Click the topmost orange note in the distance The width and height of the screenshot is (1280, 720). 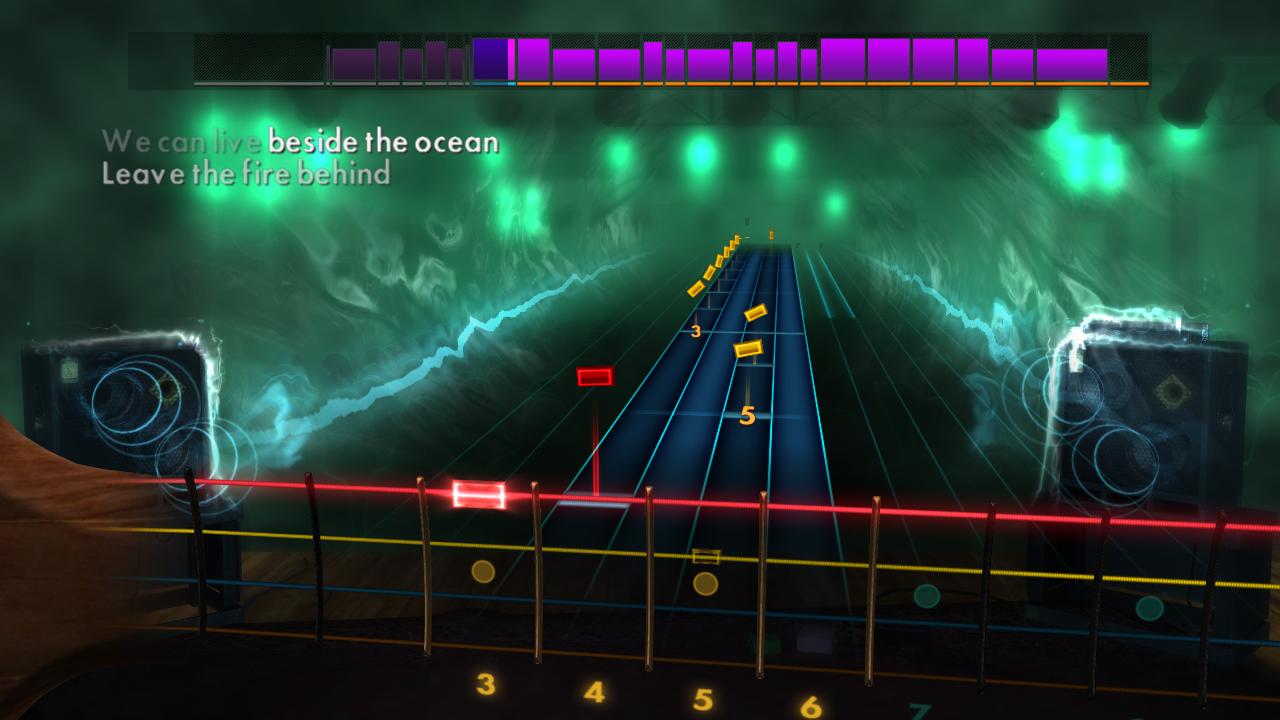[x=770, y=232]
